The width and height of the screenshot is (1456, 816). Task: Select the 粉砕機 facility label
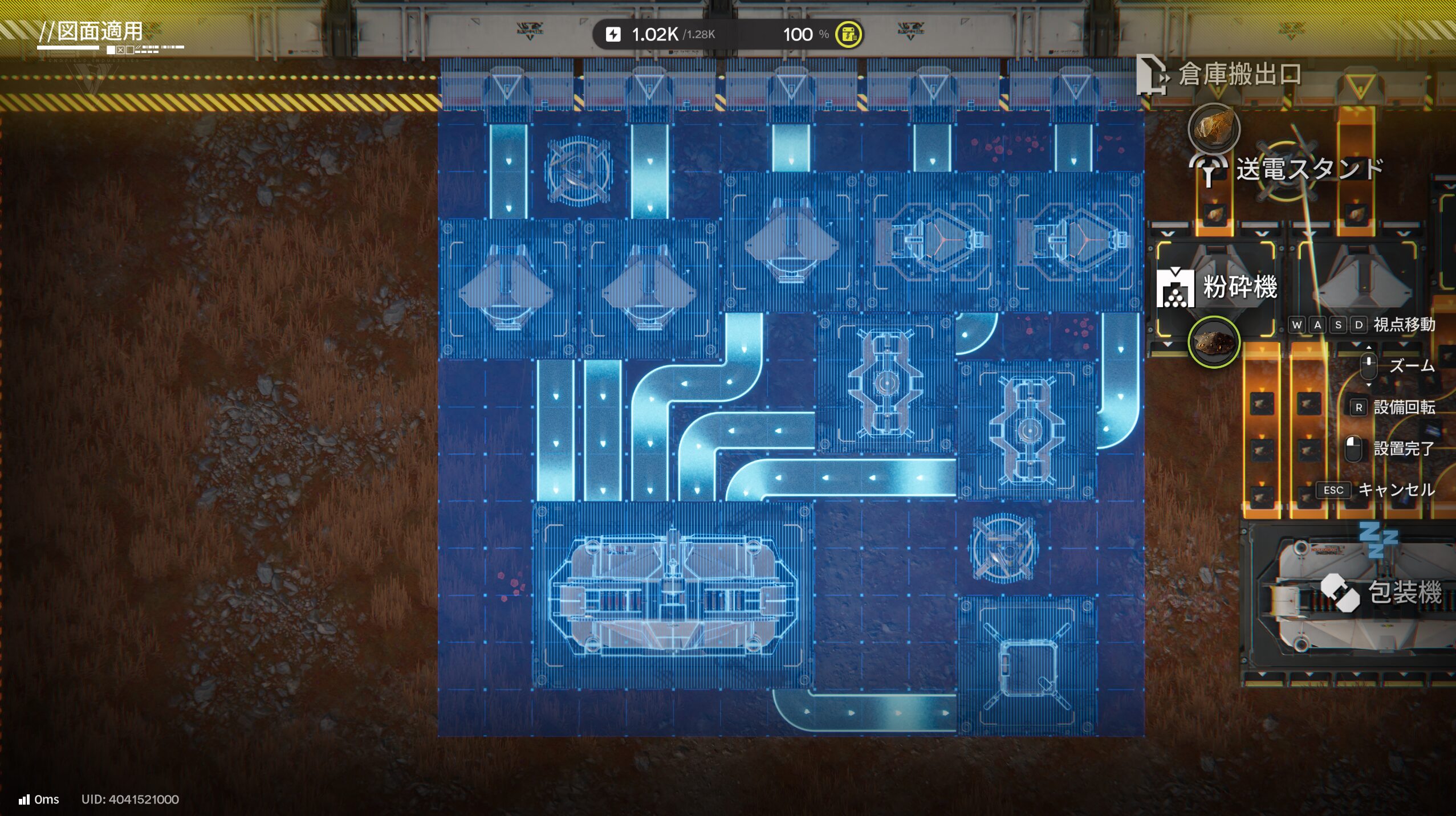(x=1239, y=287)
